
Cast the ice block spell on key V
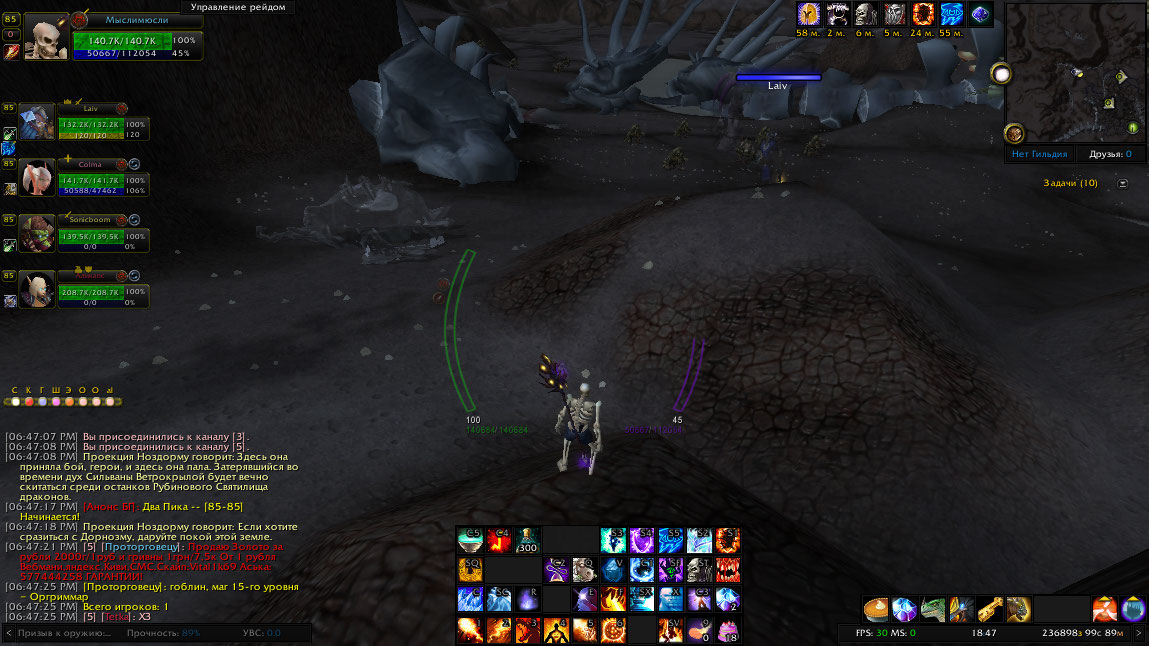[613, 570]
